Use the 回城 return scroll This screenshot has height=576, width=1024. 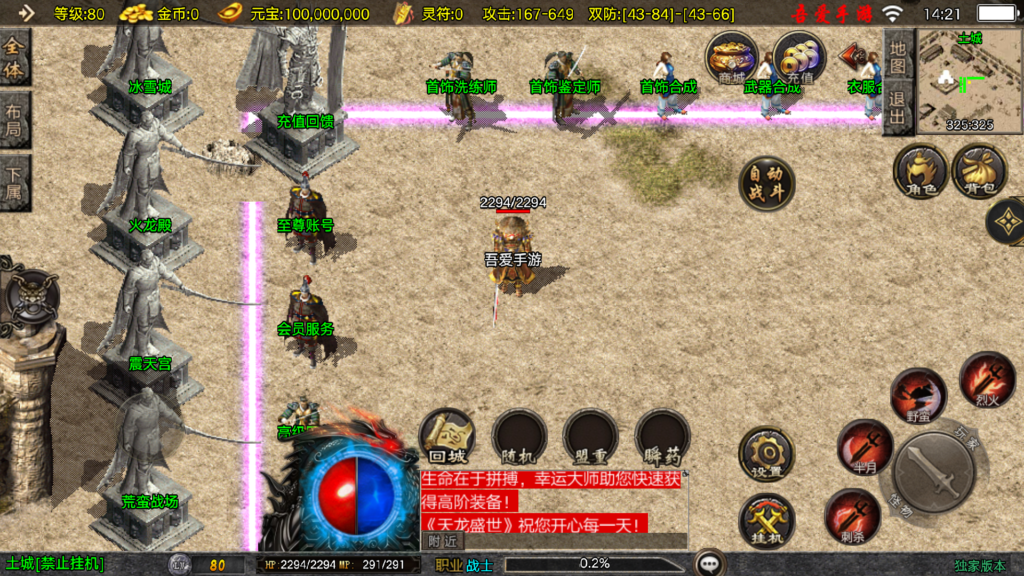446,436
